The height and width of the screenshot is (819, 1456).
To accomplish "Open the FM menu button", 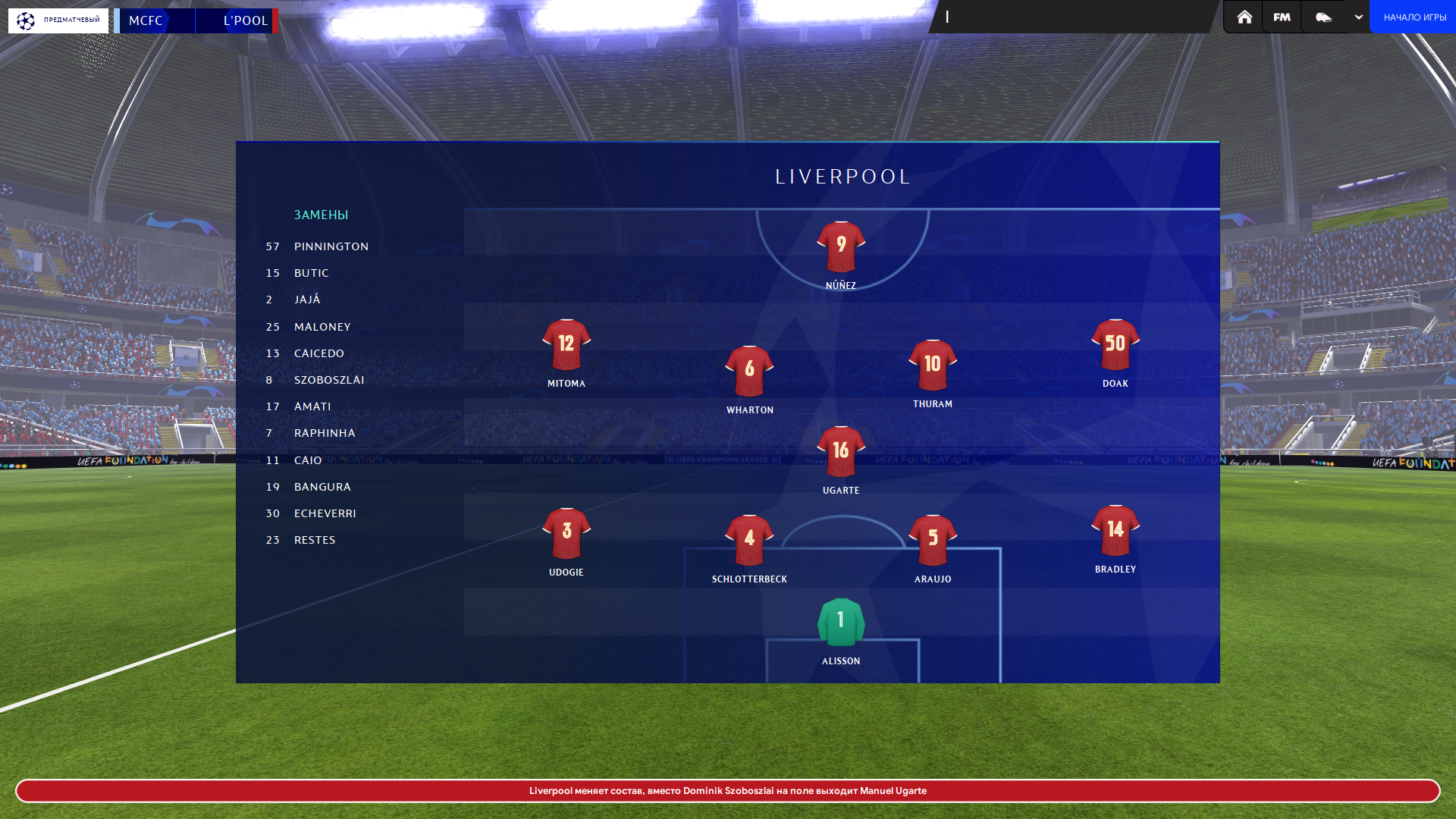I will click(x=1282, y=17).
